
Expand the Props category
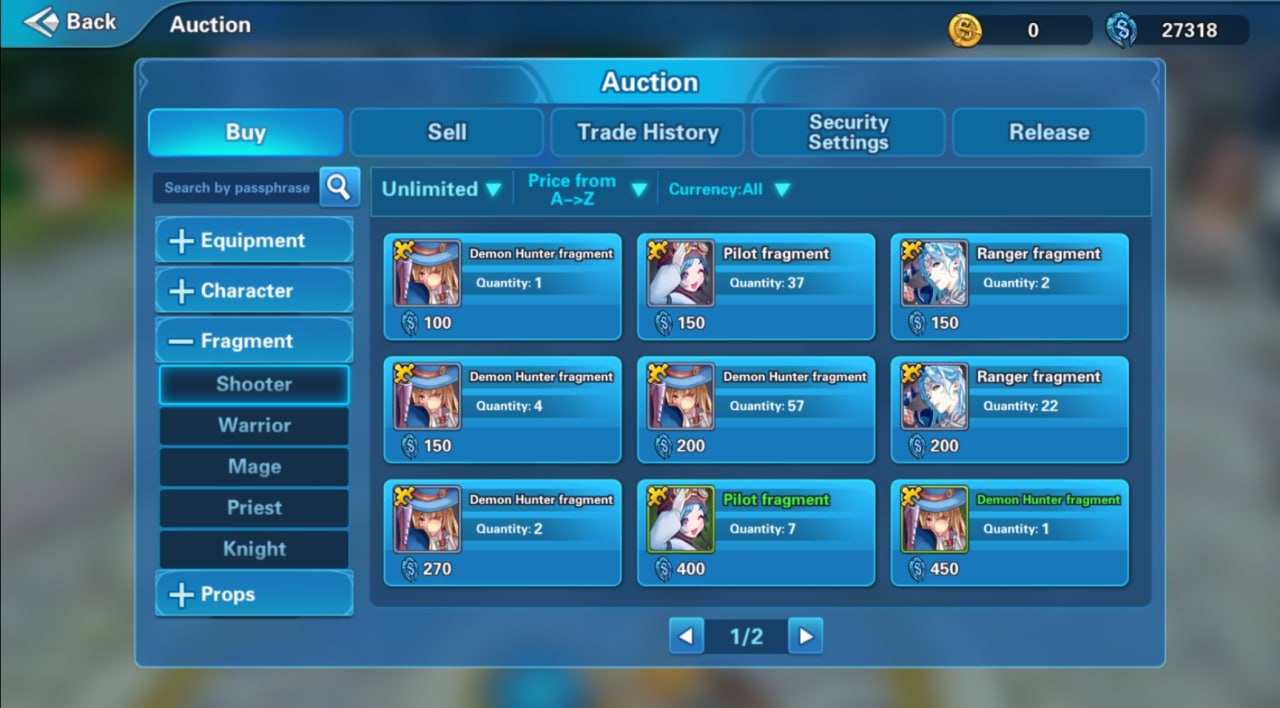click(x=253, y=594)
